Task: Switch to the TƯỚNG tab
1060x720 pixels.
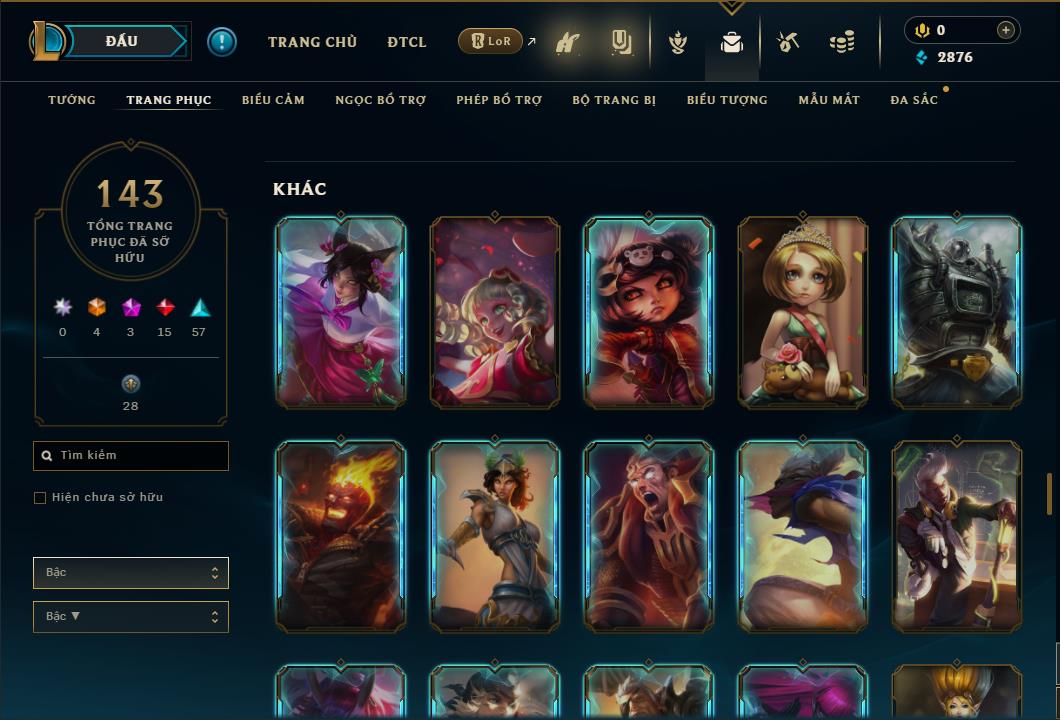Action: pyautogui.click(x=72, y=100)
